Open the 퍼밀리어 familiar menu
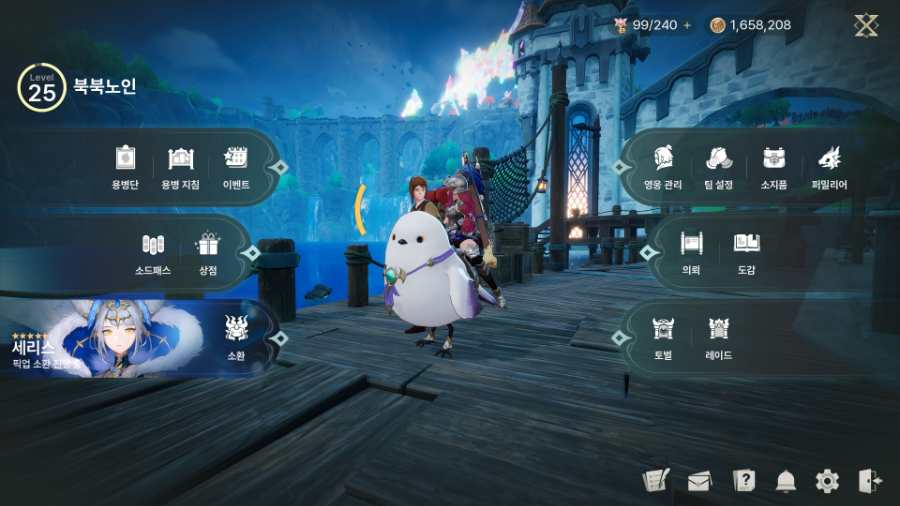900x506 pixels. tap(829, 166)
